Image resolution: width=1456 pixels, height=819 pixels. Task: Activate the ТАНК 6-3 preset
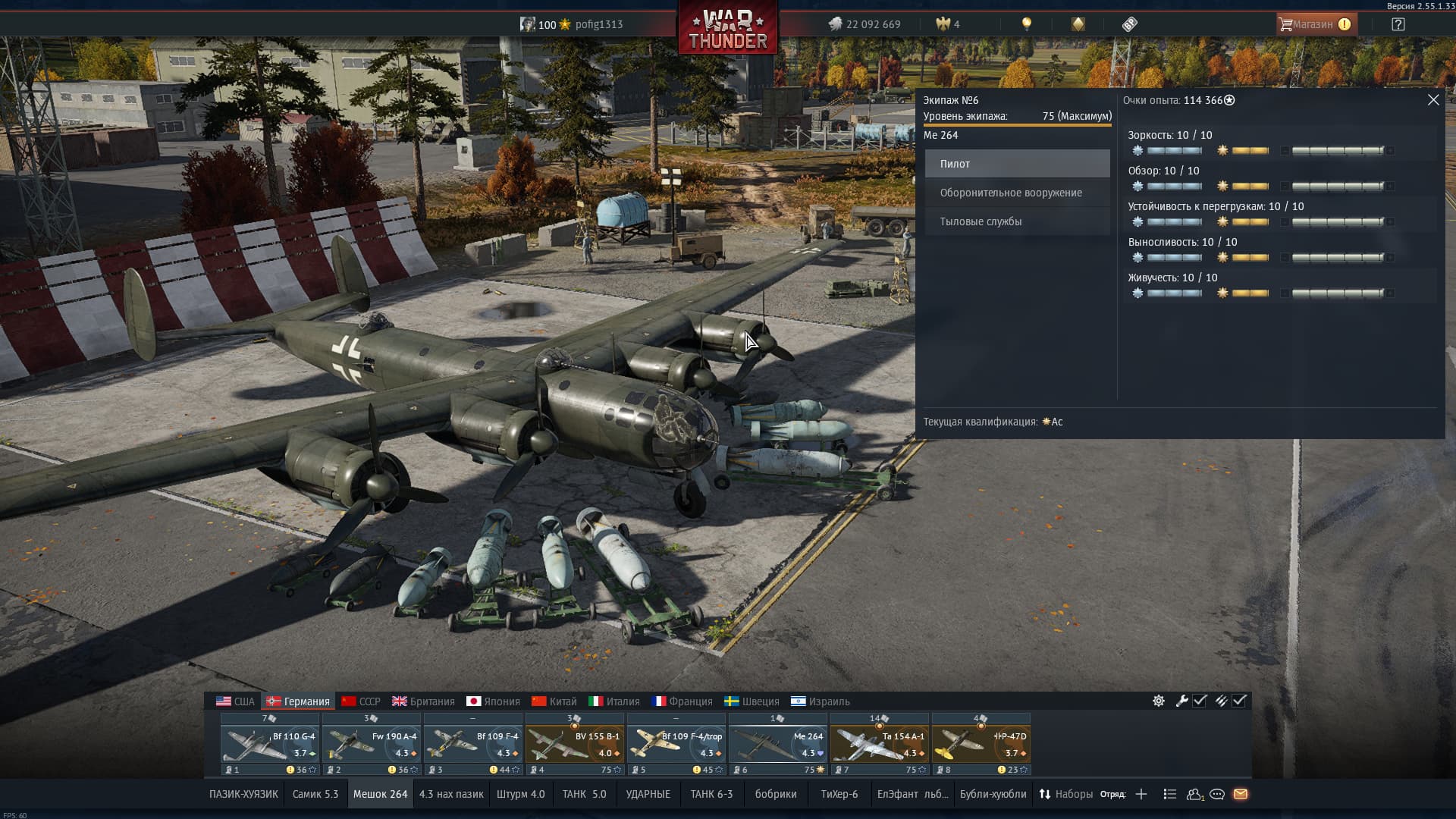coord(711,794)
